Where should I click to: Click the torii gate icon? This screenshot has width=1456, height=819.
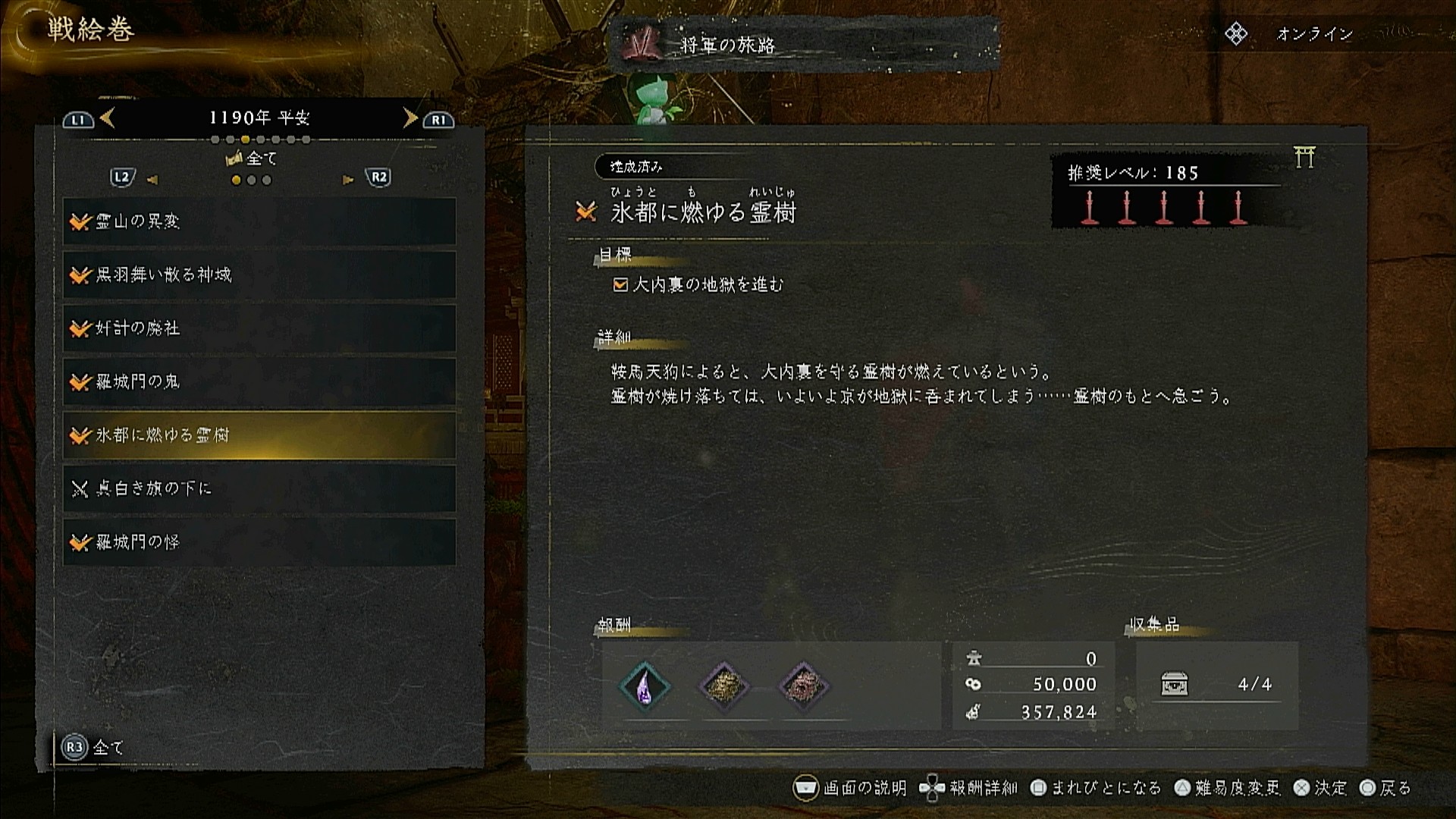click(x=1304, y=157)
